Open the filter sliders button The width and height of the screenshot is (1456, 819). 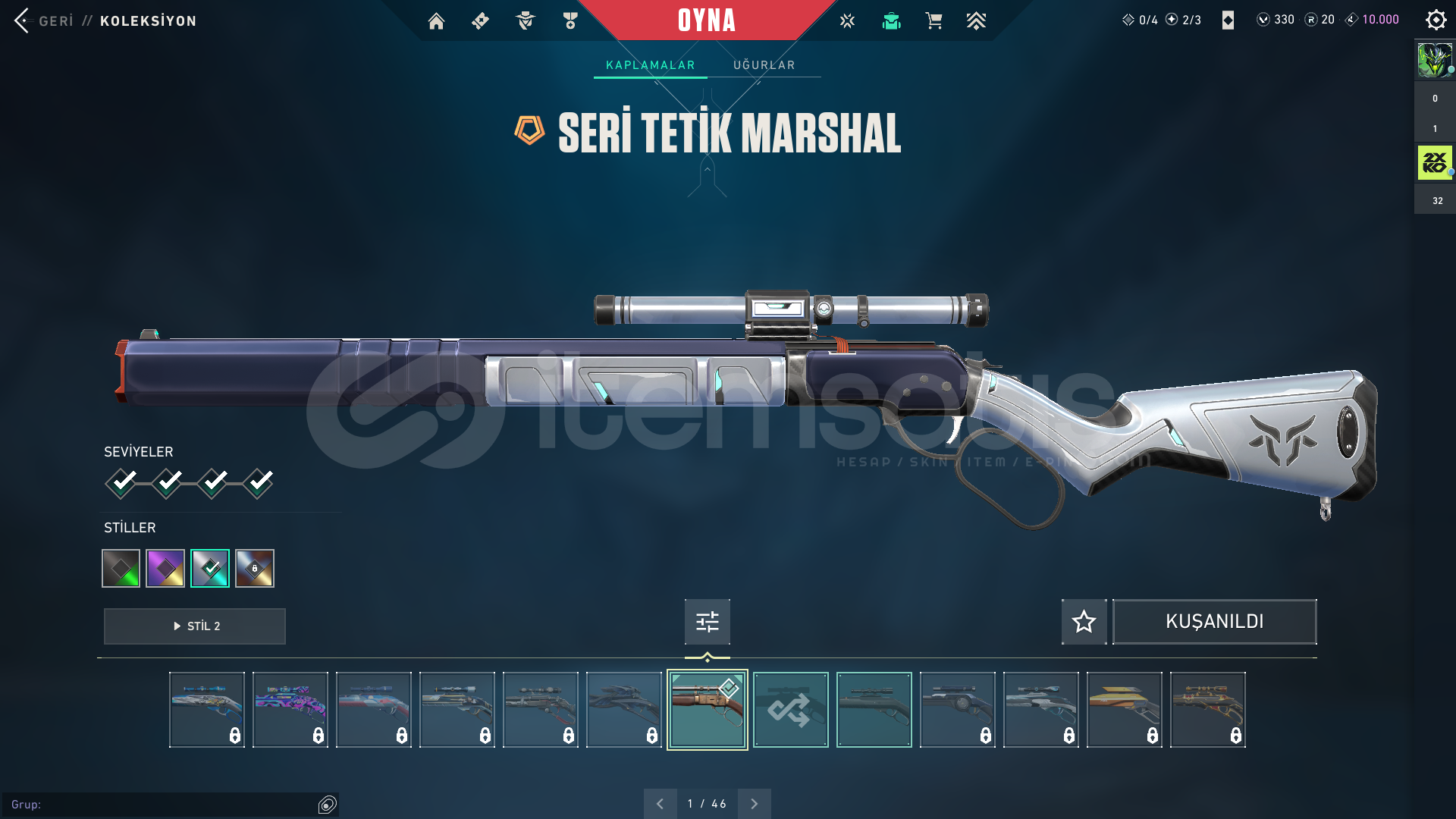707,622
